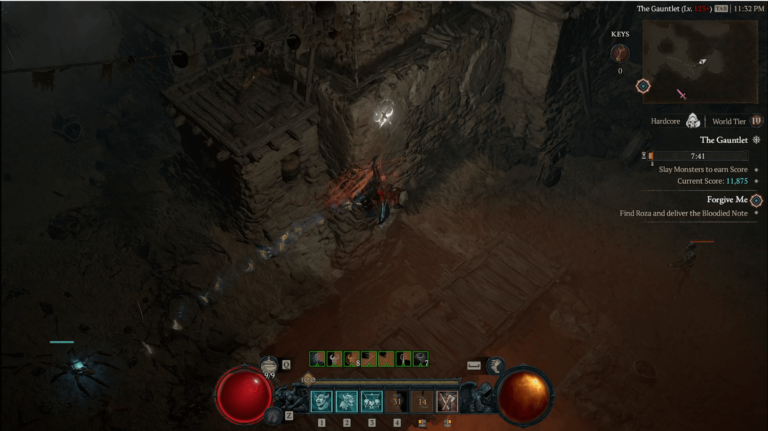Select the fourth skill showing cooldown 31

coord(397,401)
